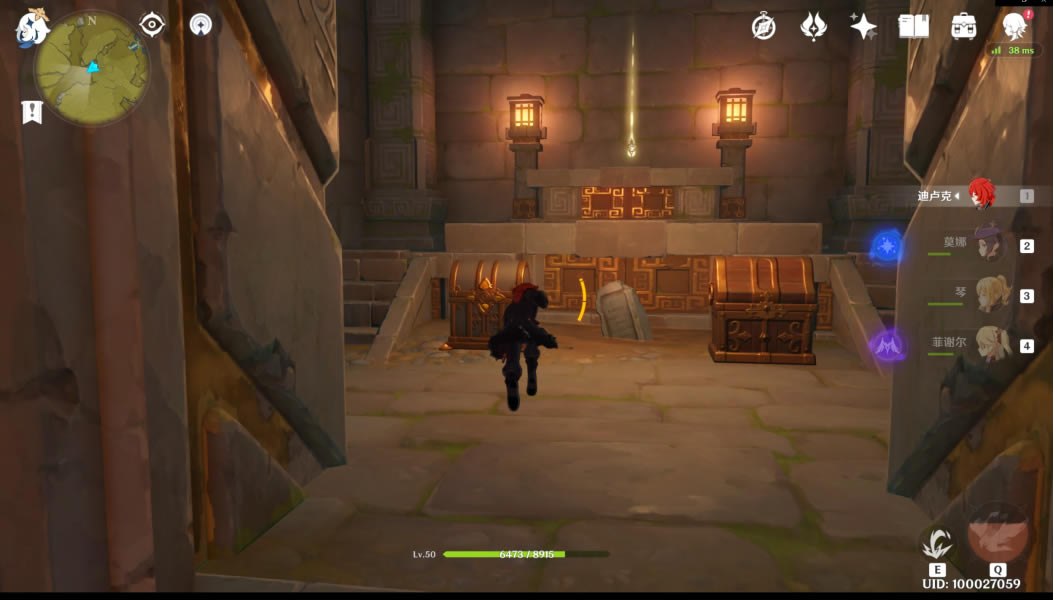Open the map from the minimap

(x=91, y=68)
